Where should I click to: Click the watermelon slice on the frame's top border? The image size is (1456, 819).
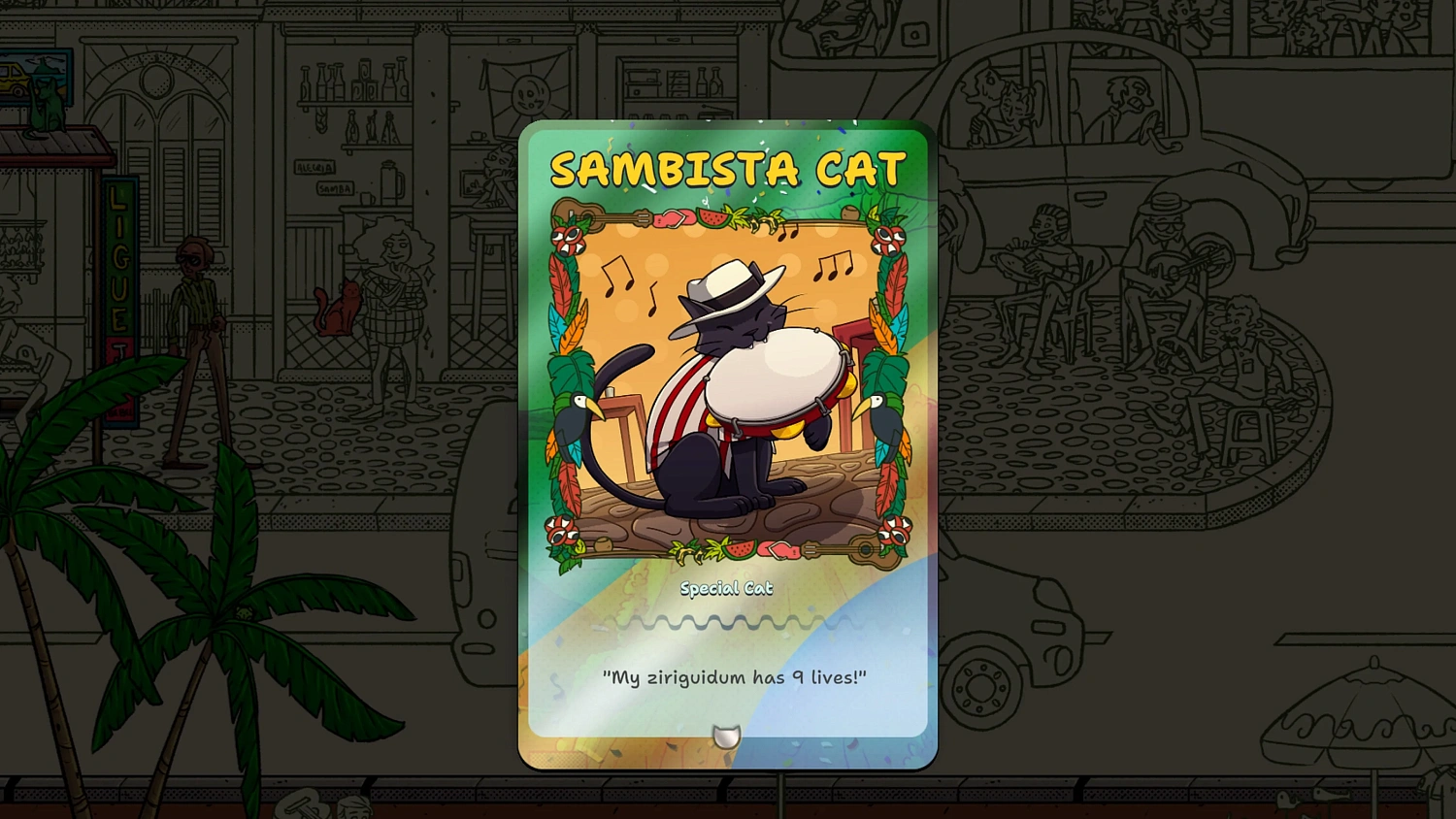click(711, 215)
